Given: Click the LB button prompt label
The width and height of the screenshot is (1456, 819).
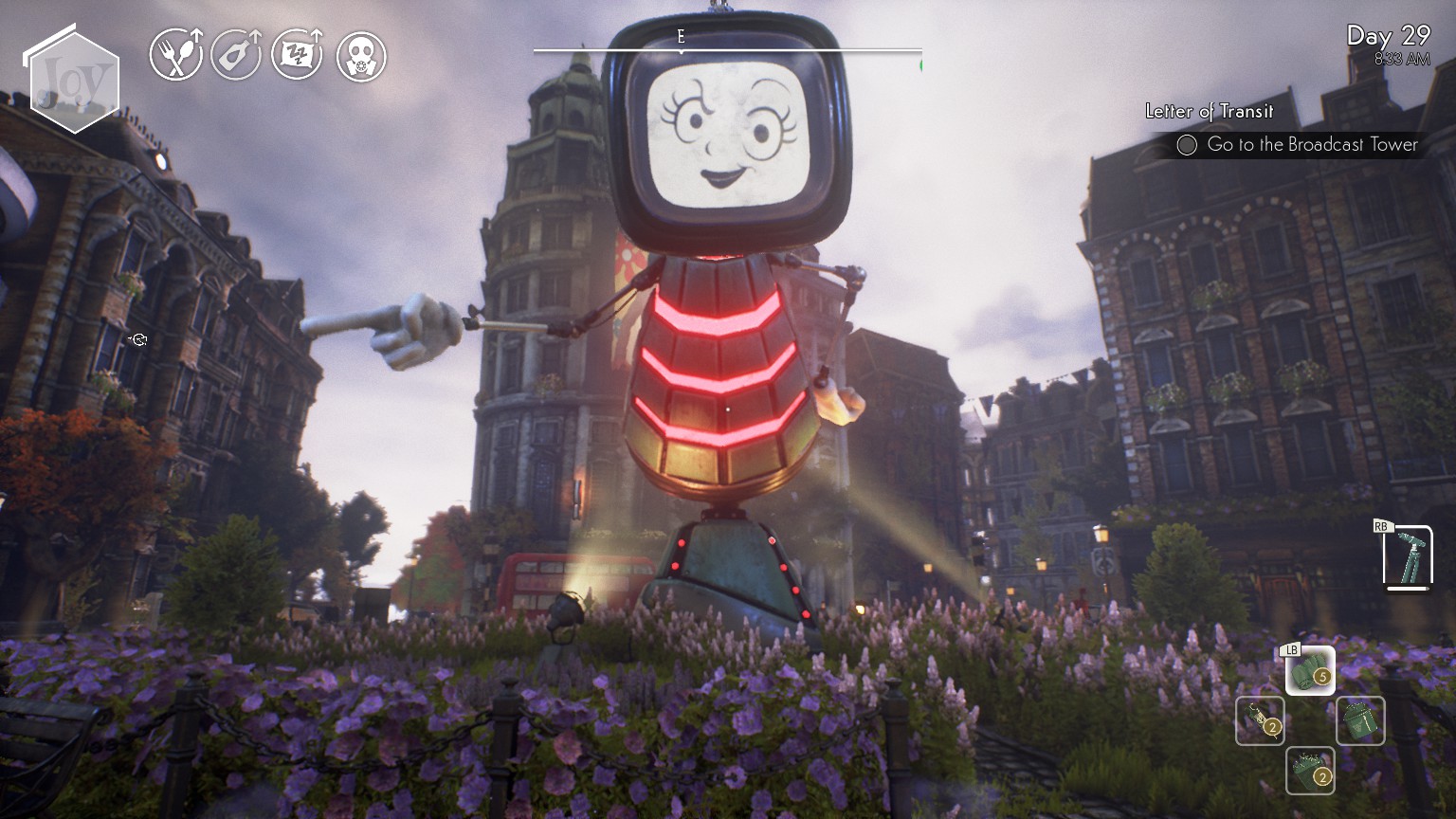Looking at the screenshot, I should coord(1291,650).
